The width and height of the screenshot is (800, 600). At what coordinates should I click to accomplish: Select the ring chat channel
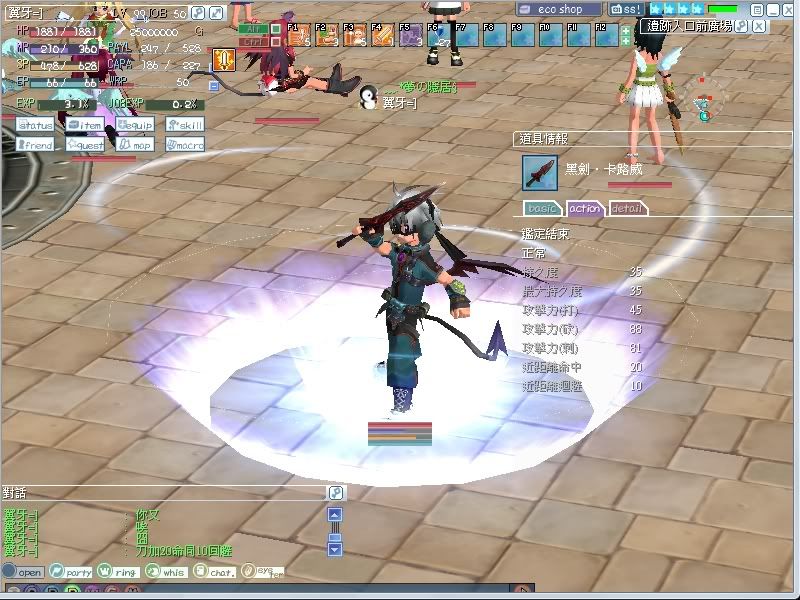[118, 572]
